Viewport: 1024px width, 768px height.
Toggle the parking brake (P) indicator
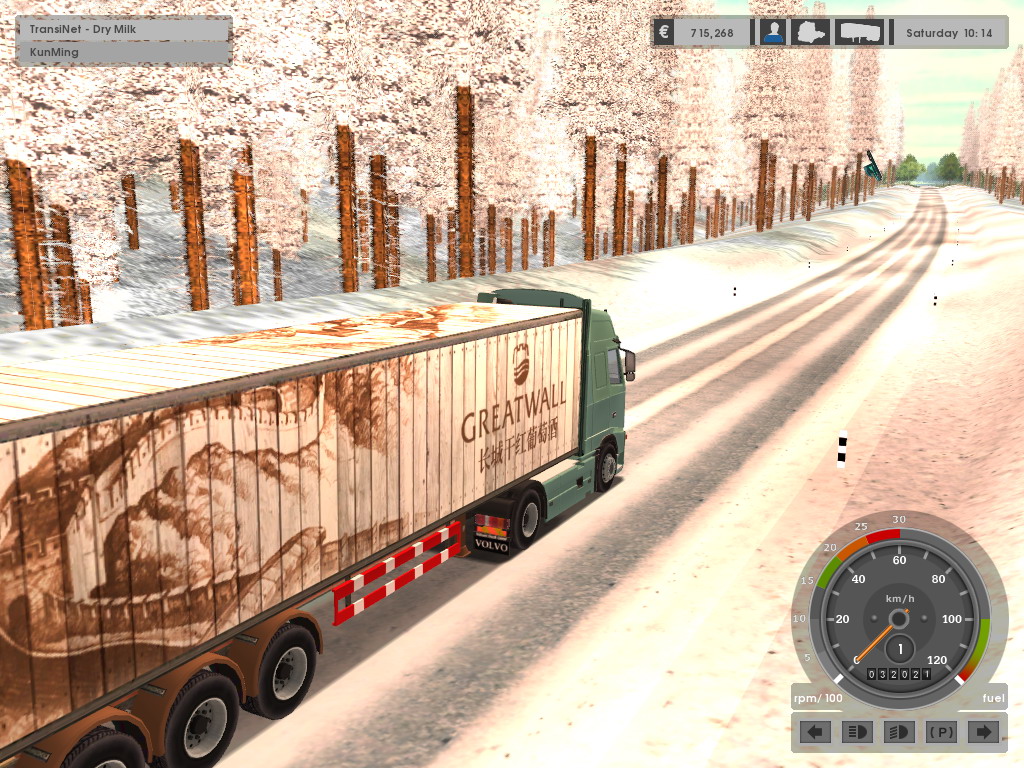pyautogui.click(x=941, y=732)
